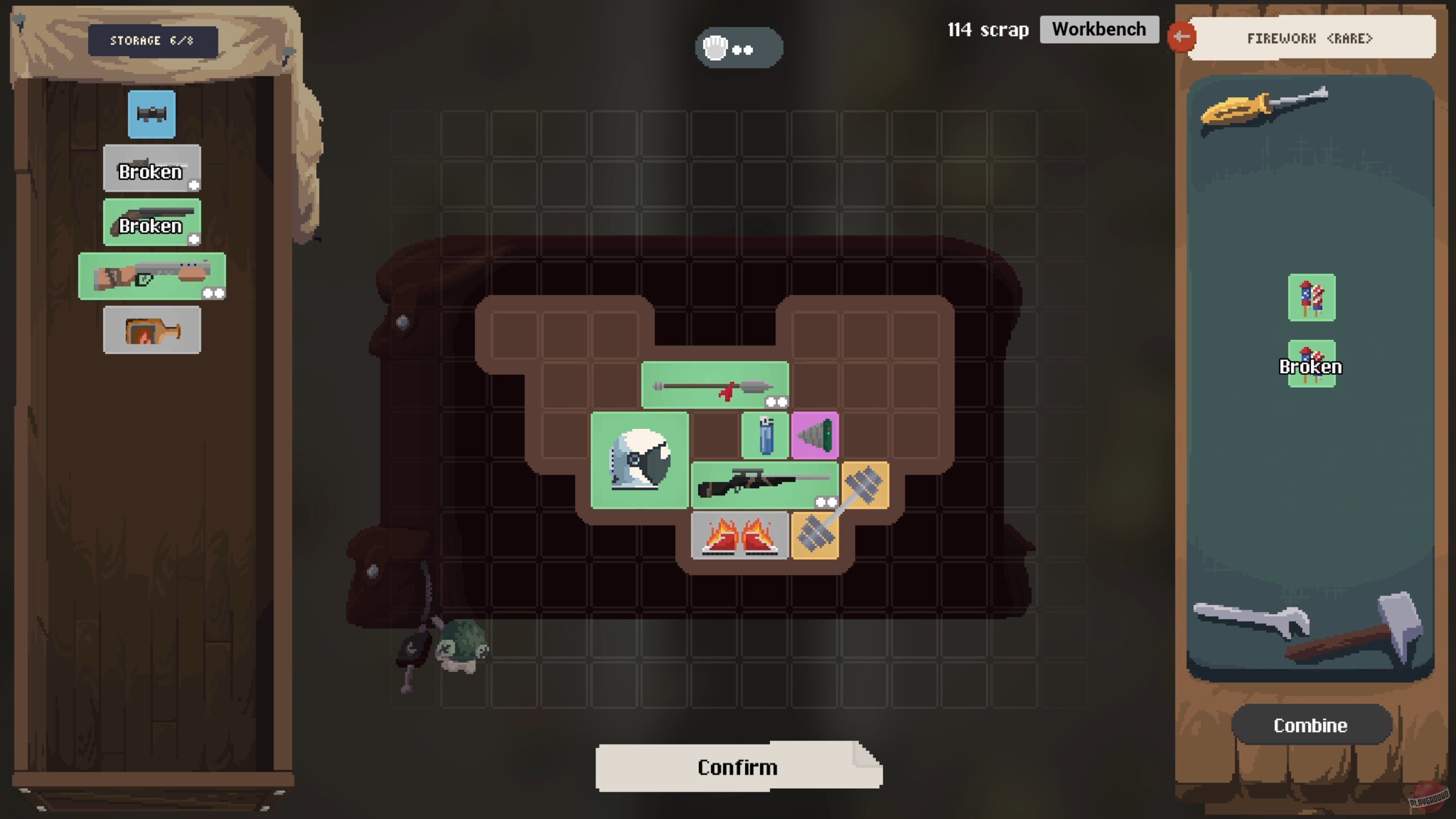1456x819 pixels.
Task: Grab the lighter from the backpack
Action: [765, 435]
